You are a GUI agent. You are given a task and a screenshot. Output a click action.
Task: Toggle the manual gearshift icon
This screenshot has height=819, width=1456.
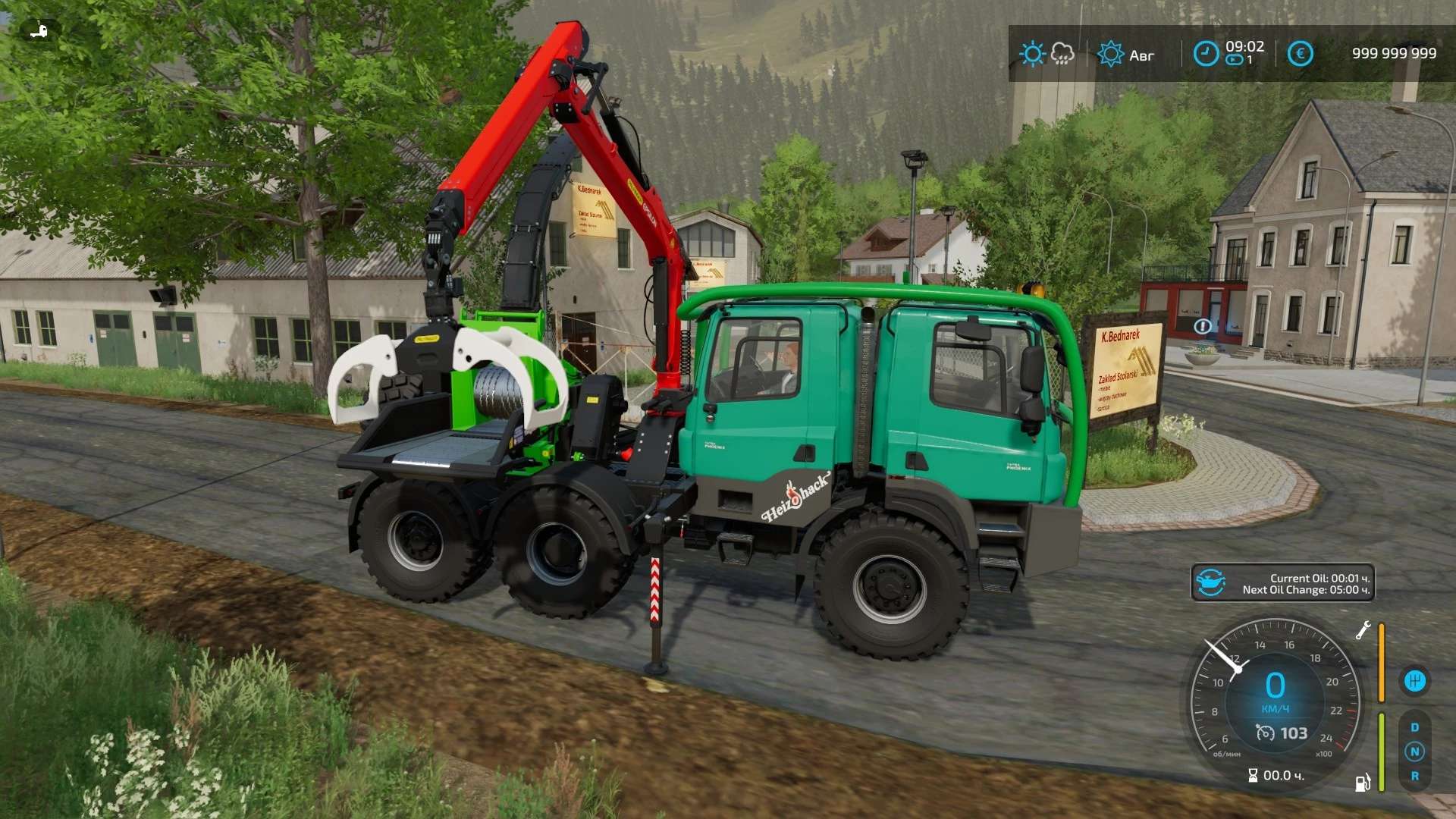coord(1414,681)
